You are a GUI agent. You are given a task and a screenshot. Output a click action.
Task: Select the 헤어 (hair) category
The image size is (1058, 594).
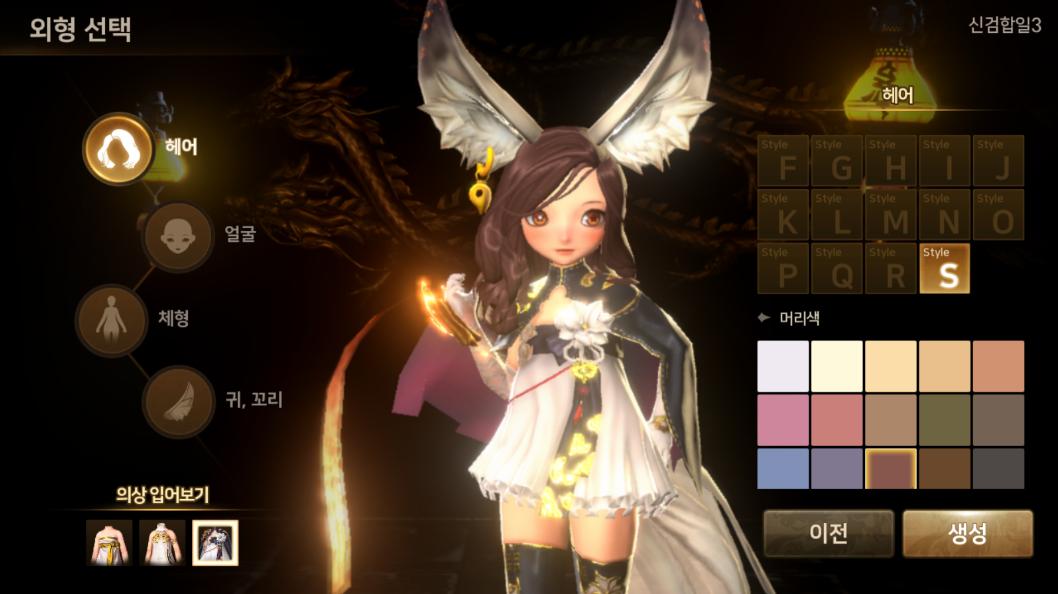(x=117, y=148)
